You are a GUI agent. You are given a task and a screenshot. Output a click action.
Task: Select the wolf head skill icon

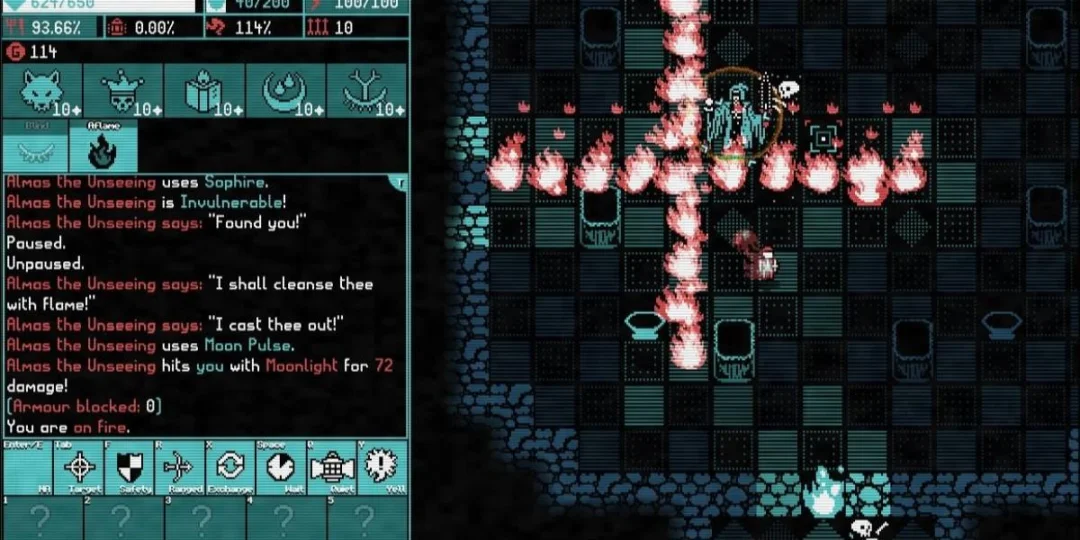40,92
